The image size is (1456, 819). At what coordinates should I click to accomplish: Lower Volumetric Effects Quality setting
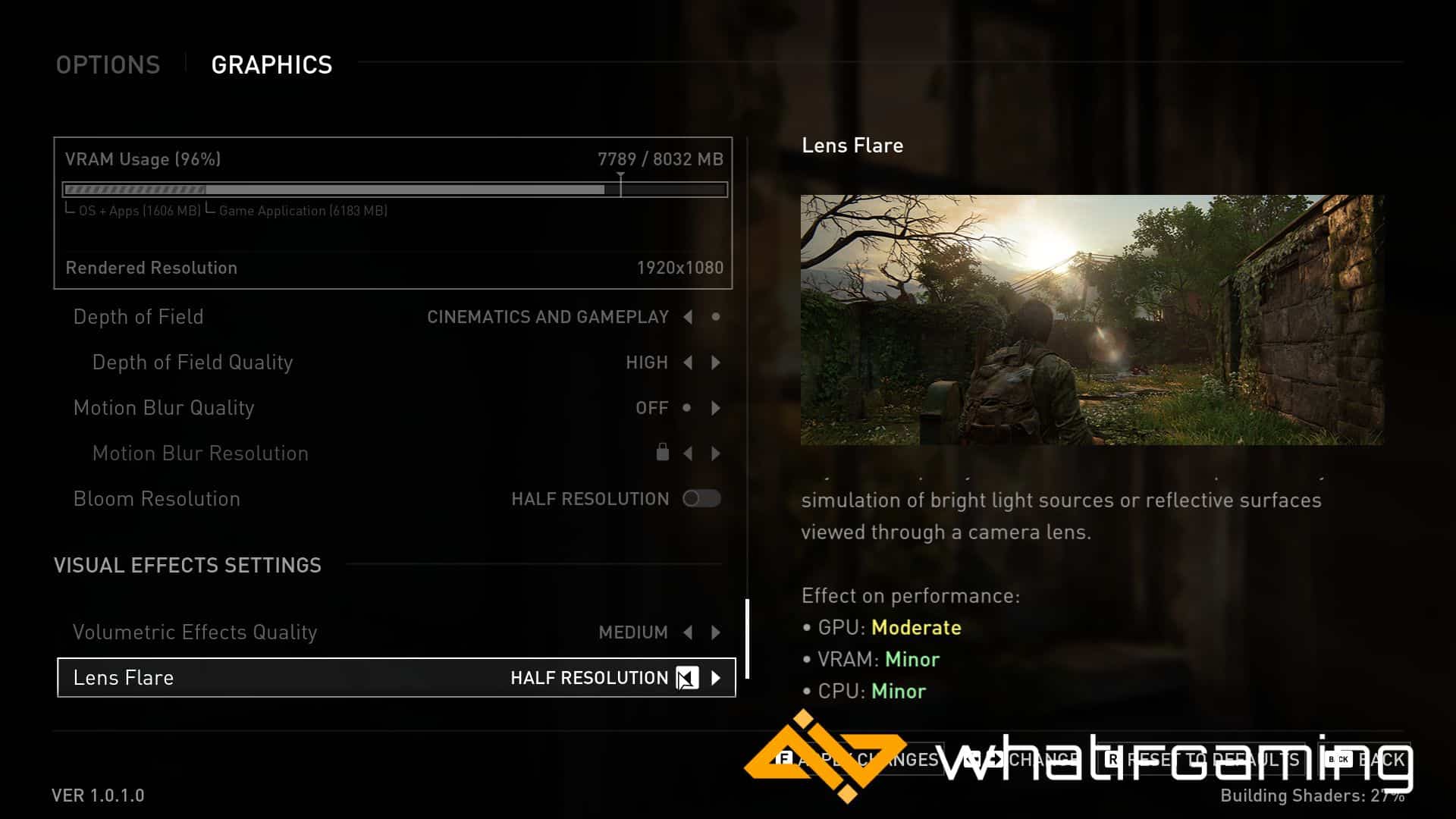tap(688, 632)
